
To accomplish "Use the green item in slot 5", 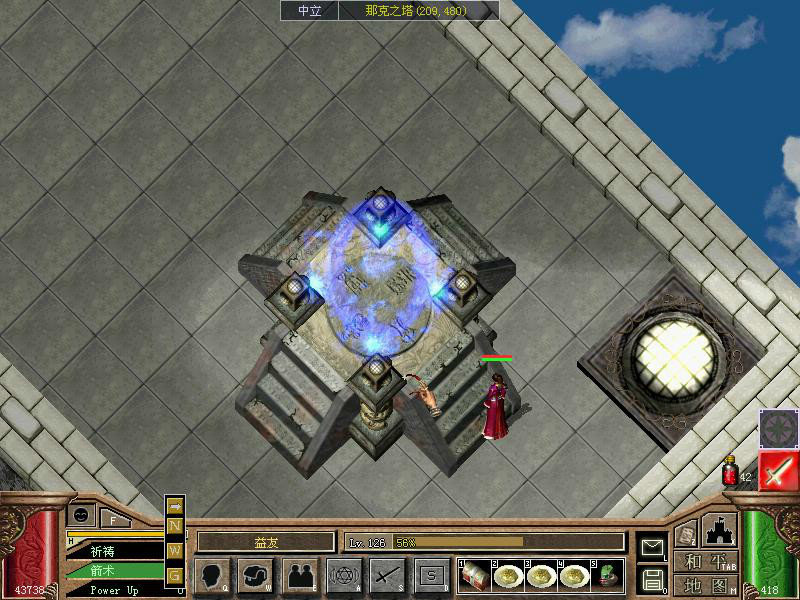I will click(608, 574).
